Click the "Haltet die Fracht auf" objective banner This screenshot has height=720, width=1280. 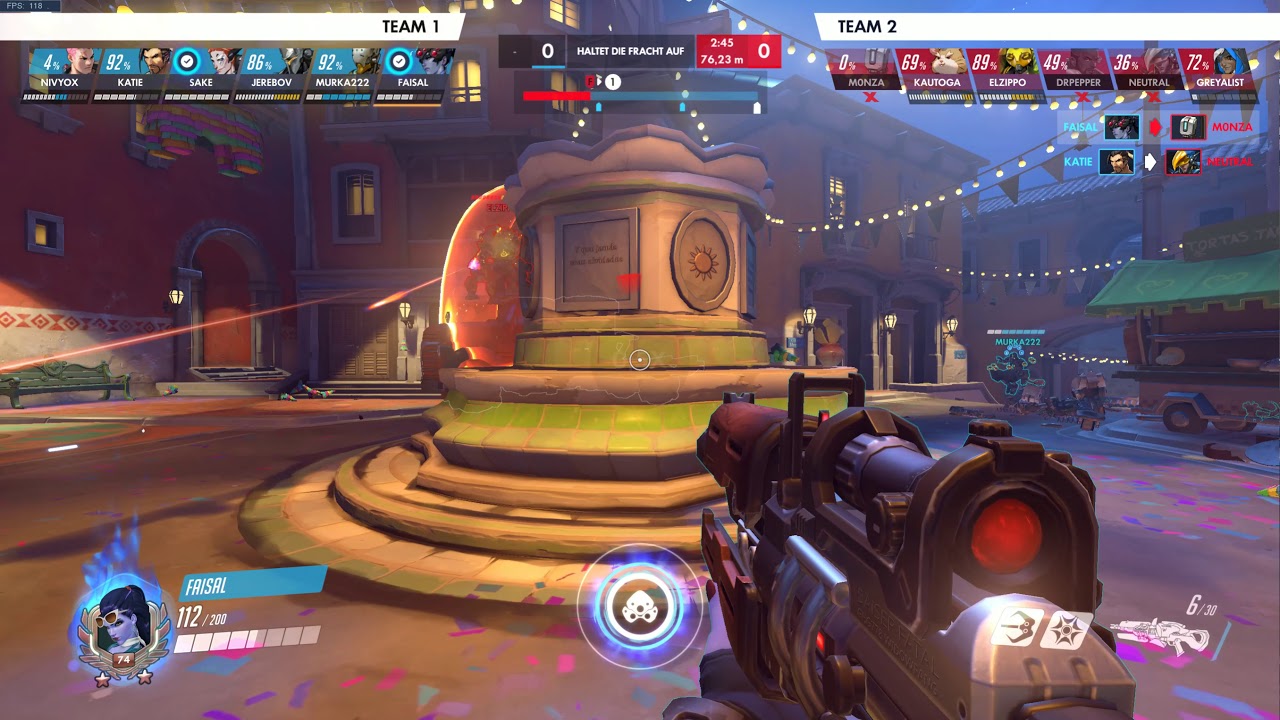pyautogui.click(x=630, y=51)
